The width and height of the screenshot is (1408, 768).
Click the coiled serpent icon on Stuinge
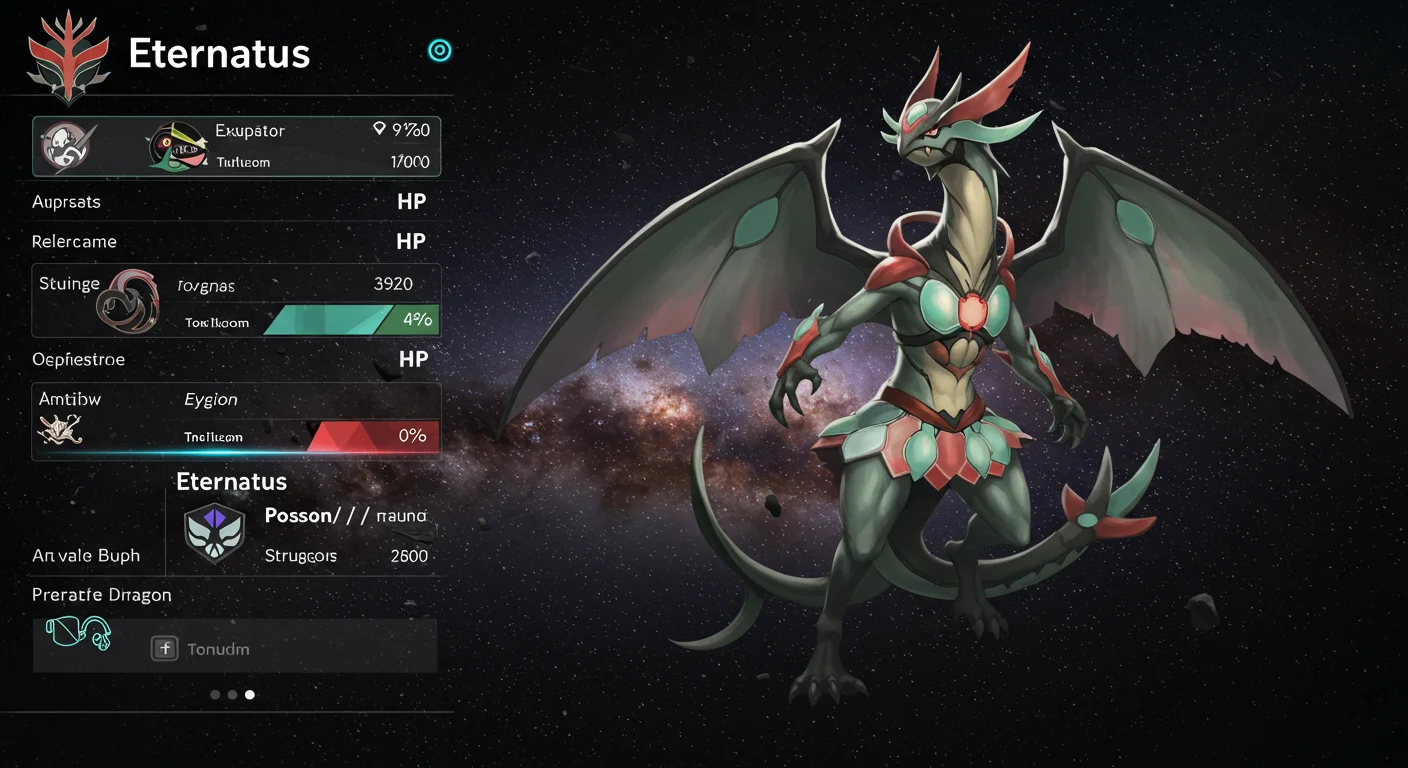127,300
